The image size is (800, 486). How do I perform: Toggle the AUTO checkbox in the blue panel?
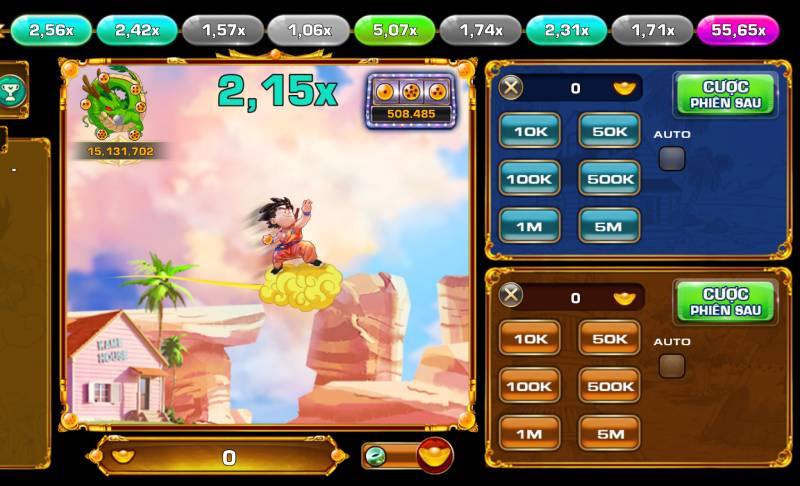672,158
